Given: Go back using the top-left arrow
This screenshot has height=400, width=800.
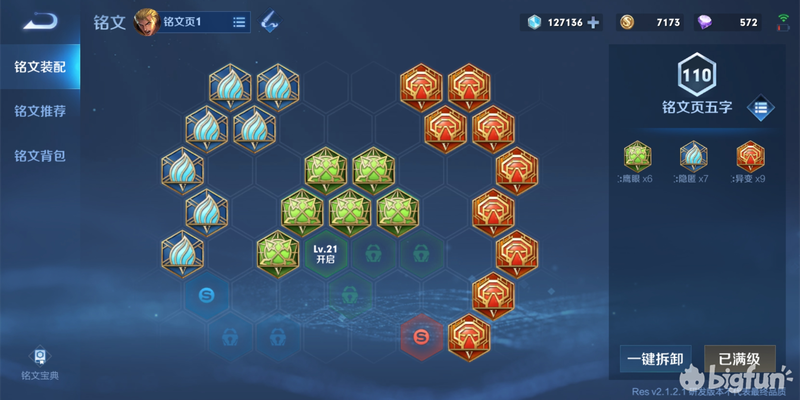Looking at the screenshot, I should [40, 21].
